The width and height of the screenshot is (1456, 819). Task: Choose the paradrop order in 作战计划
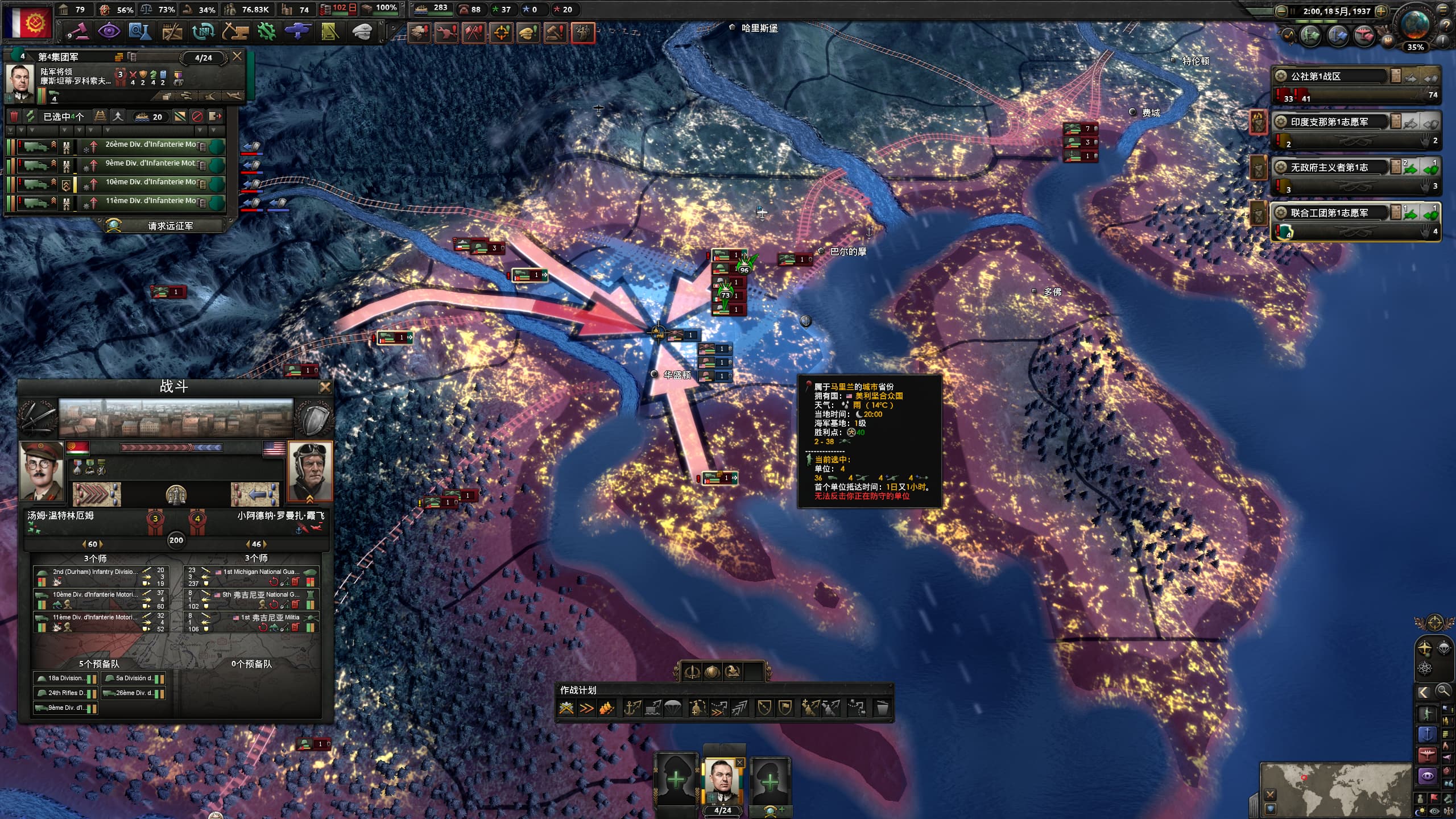click(x=673, y=708)
